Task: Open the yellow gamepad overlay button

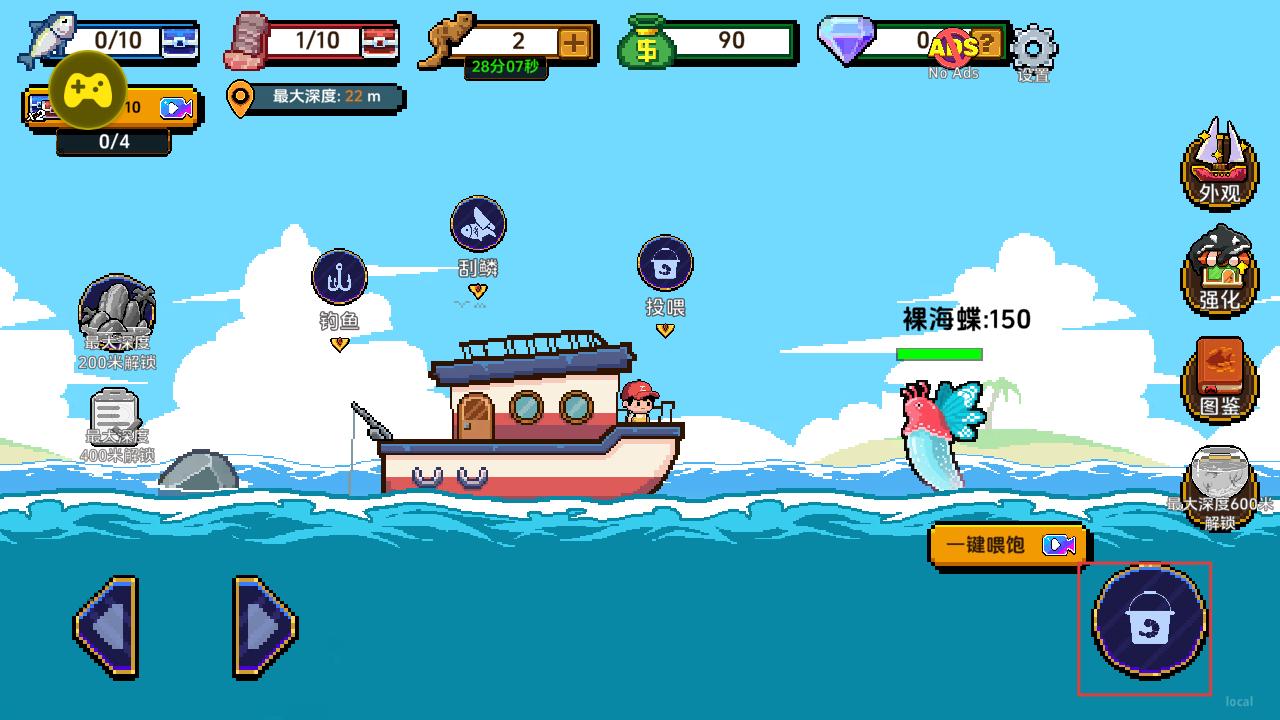Action: coord(88,90)
